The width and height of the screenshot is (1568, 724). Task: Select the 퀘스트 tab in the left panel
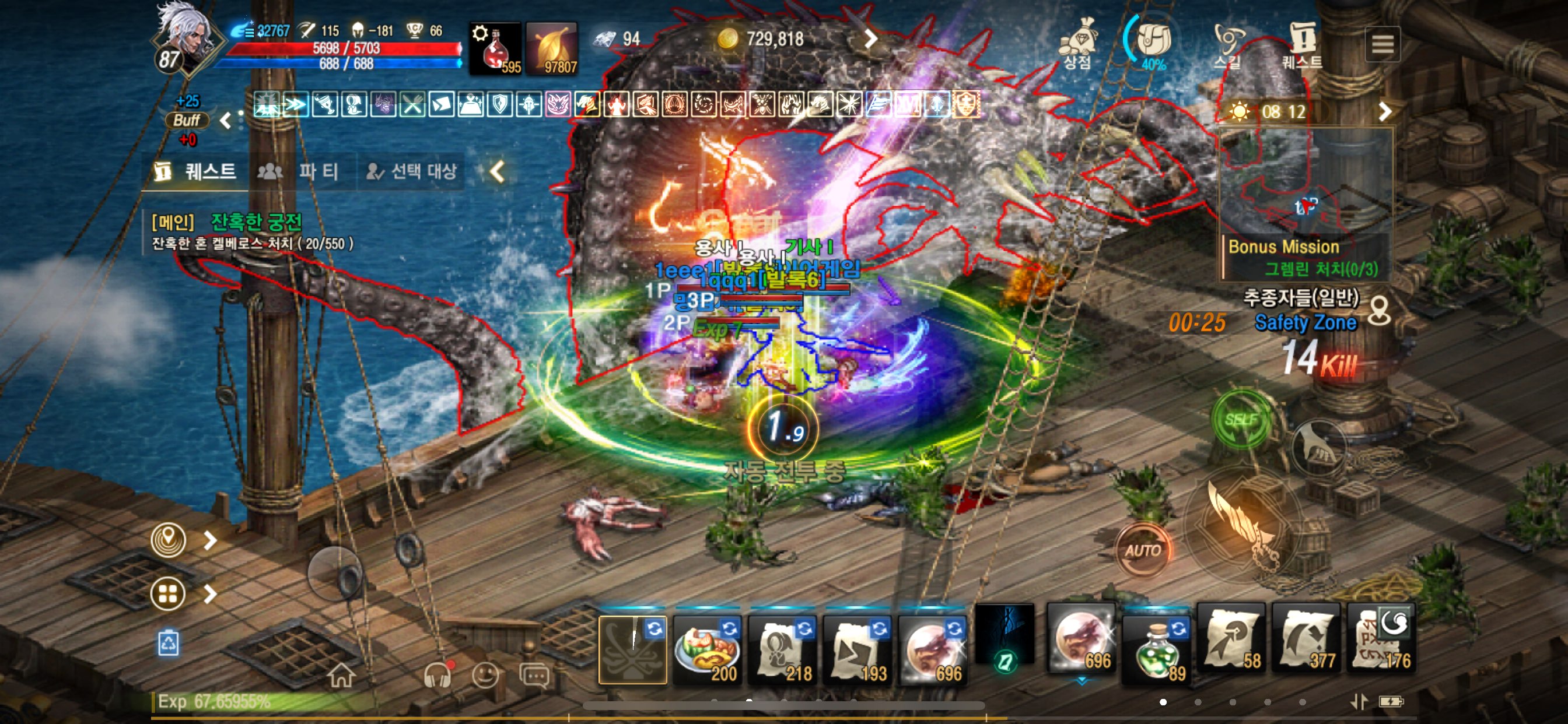point(196,171)
